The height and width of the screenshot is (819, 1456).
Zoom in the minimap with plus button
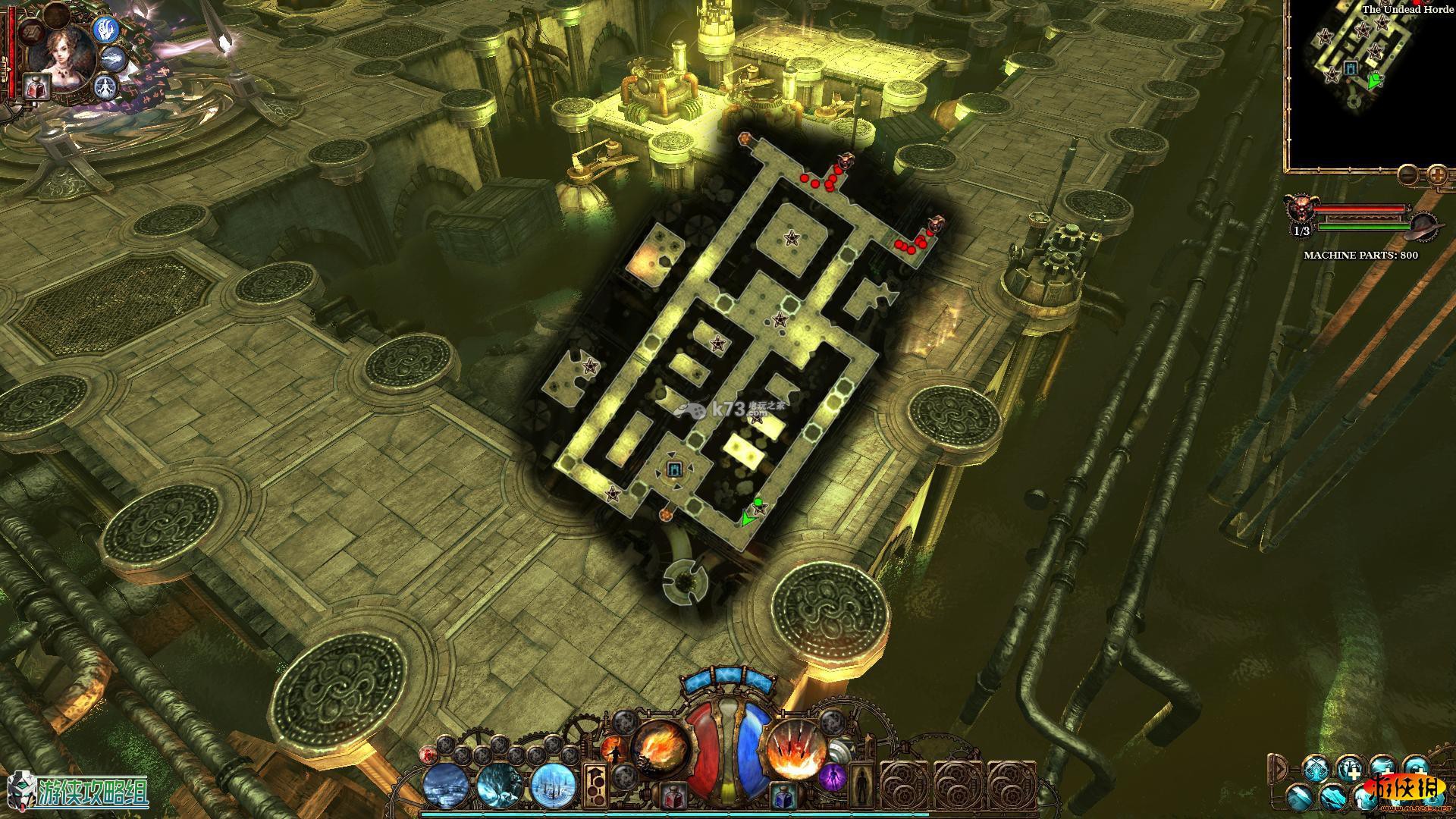(1437, 174)
